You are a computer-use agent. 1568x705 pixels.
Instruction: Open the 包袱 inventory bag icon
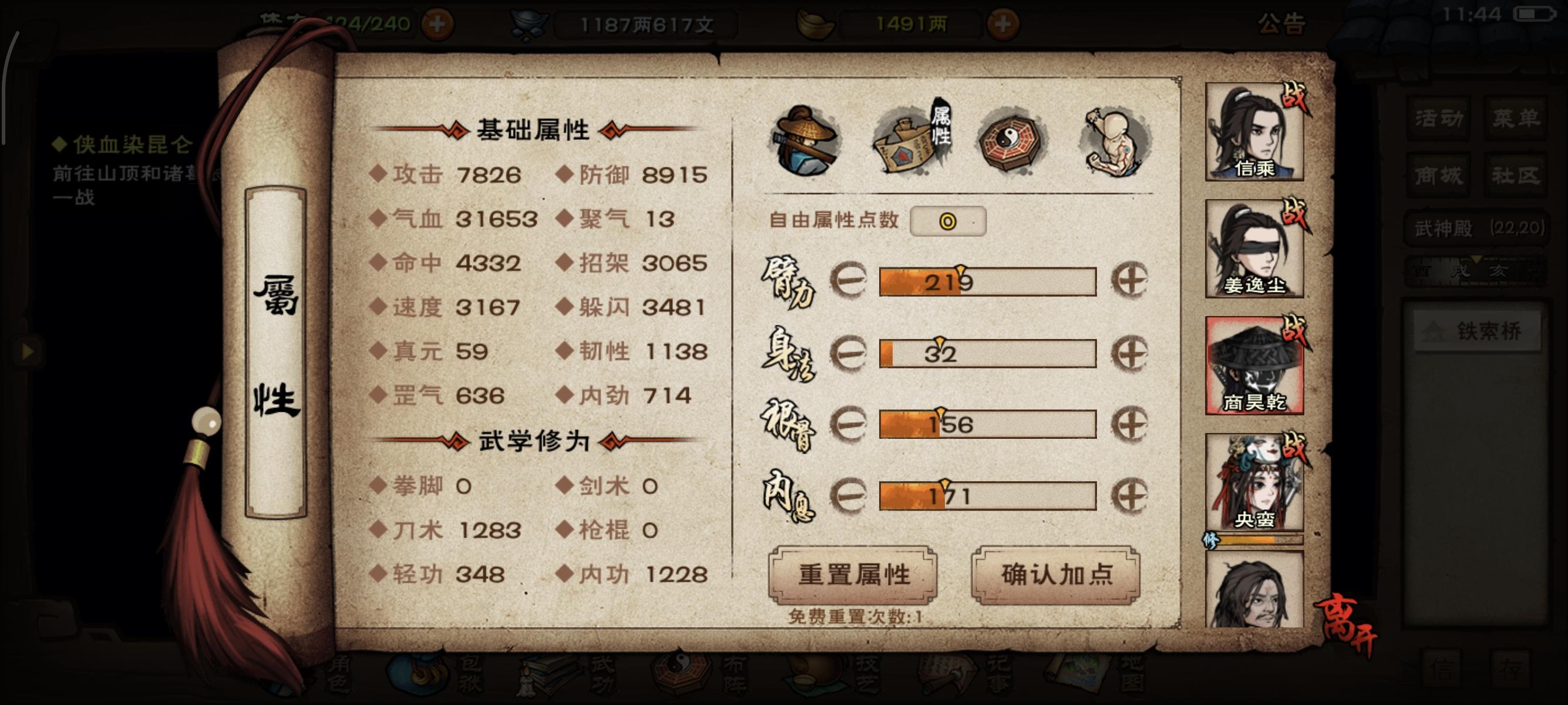click(x=420, y=679)
